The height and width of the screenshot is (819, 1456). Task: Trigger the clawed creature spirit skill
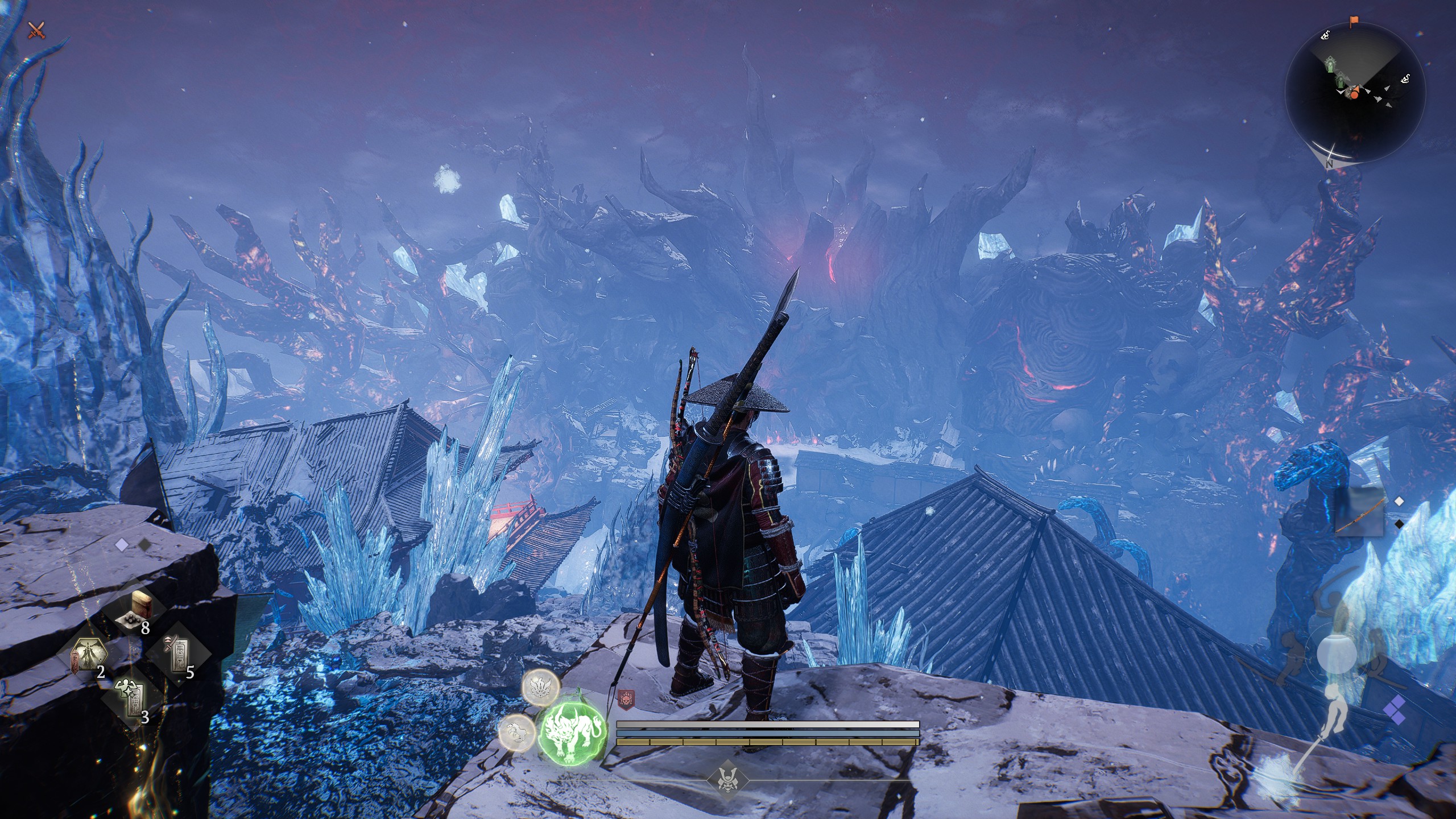[516, 730]
